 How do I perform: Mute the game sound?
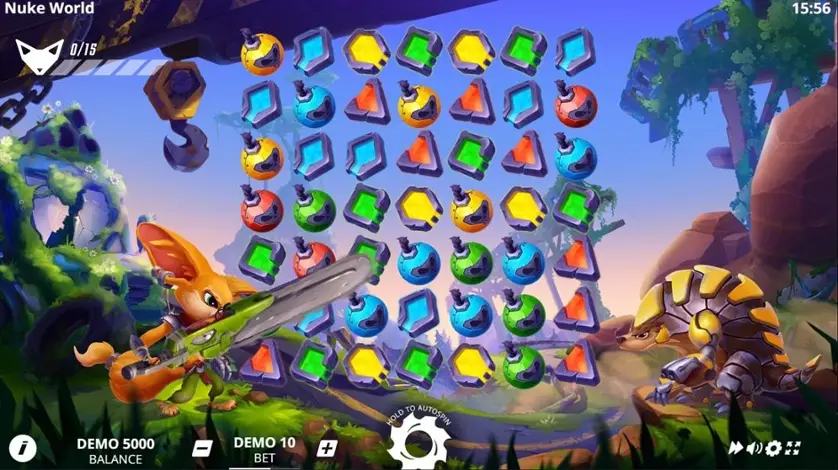(x=755, y=448)
